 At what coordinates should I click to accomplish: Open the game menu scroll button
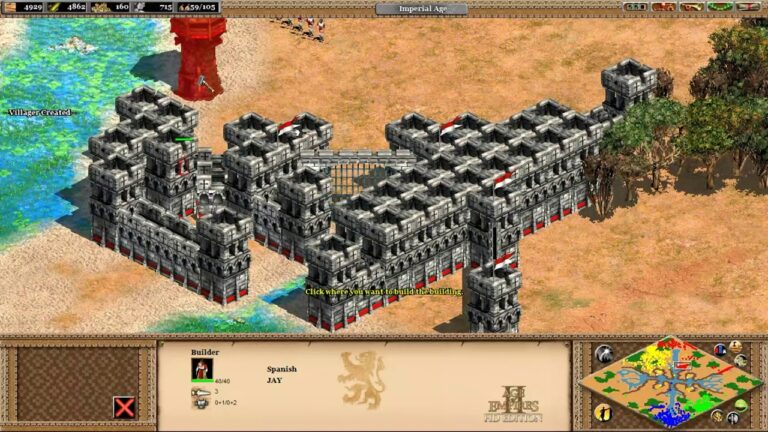750,7
